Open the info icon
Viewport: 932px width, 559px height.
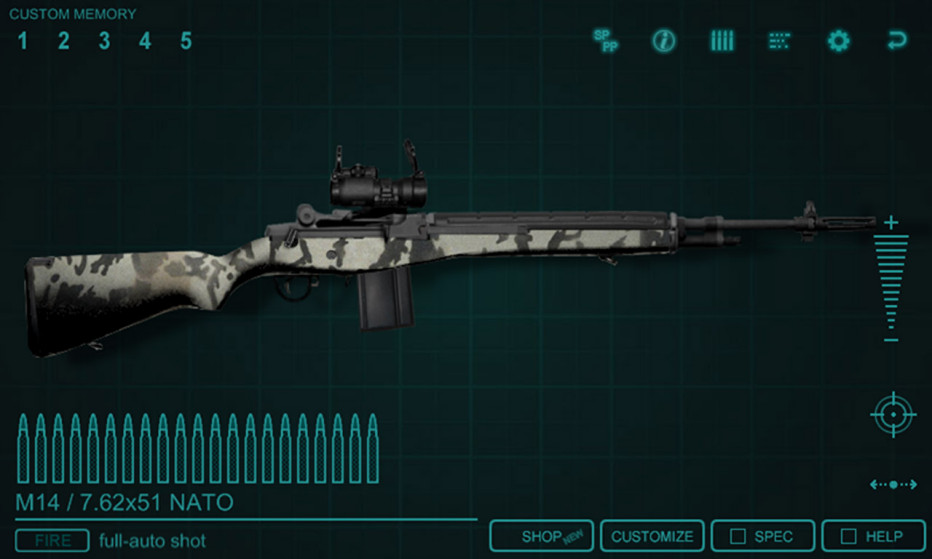click(x=664, y=41)
